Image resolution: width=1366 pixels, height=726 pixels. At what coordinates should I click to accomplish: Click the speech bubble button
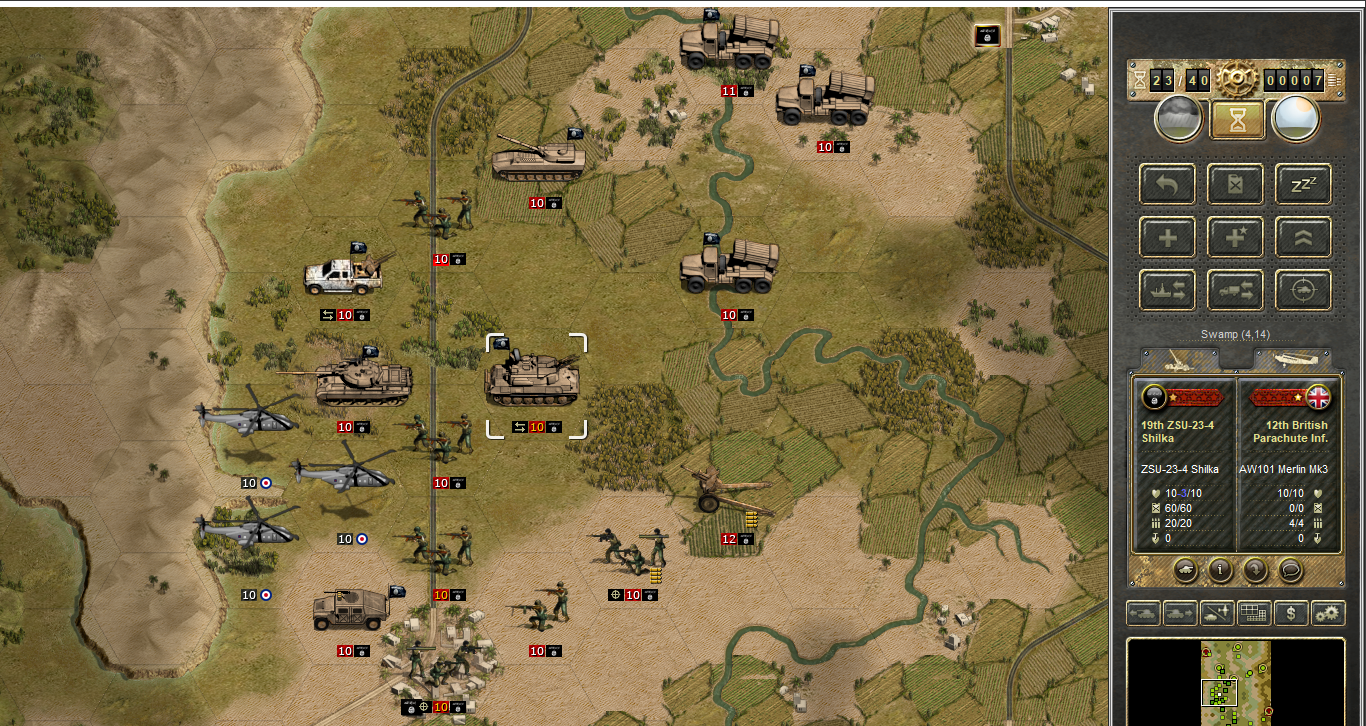[1291, 570]
